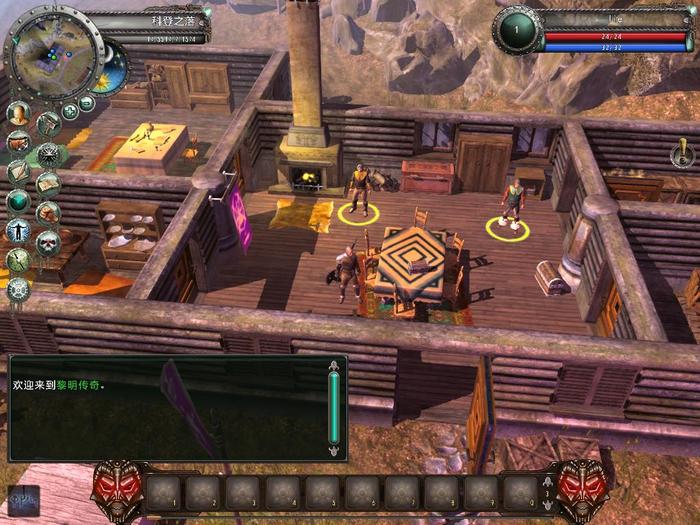Screen dimensions: 700x525
Task: Open the glowing human figure icon
Action: pos(17,230)
